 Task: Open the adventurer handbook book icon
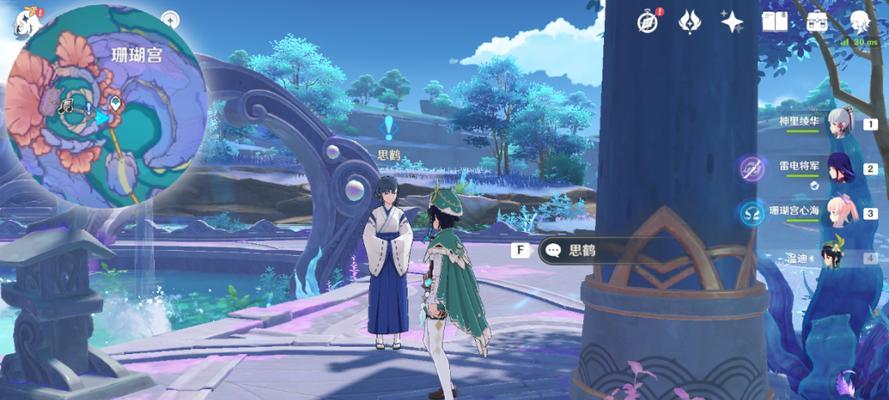(775, 22)
